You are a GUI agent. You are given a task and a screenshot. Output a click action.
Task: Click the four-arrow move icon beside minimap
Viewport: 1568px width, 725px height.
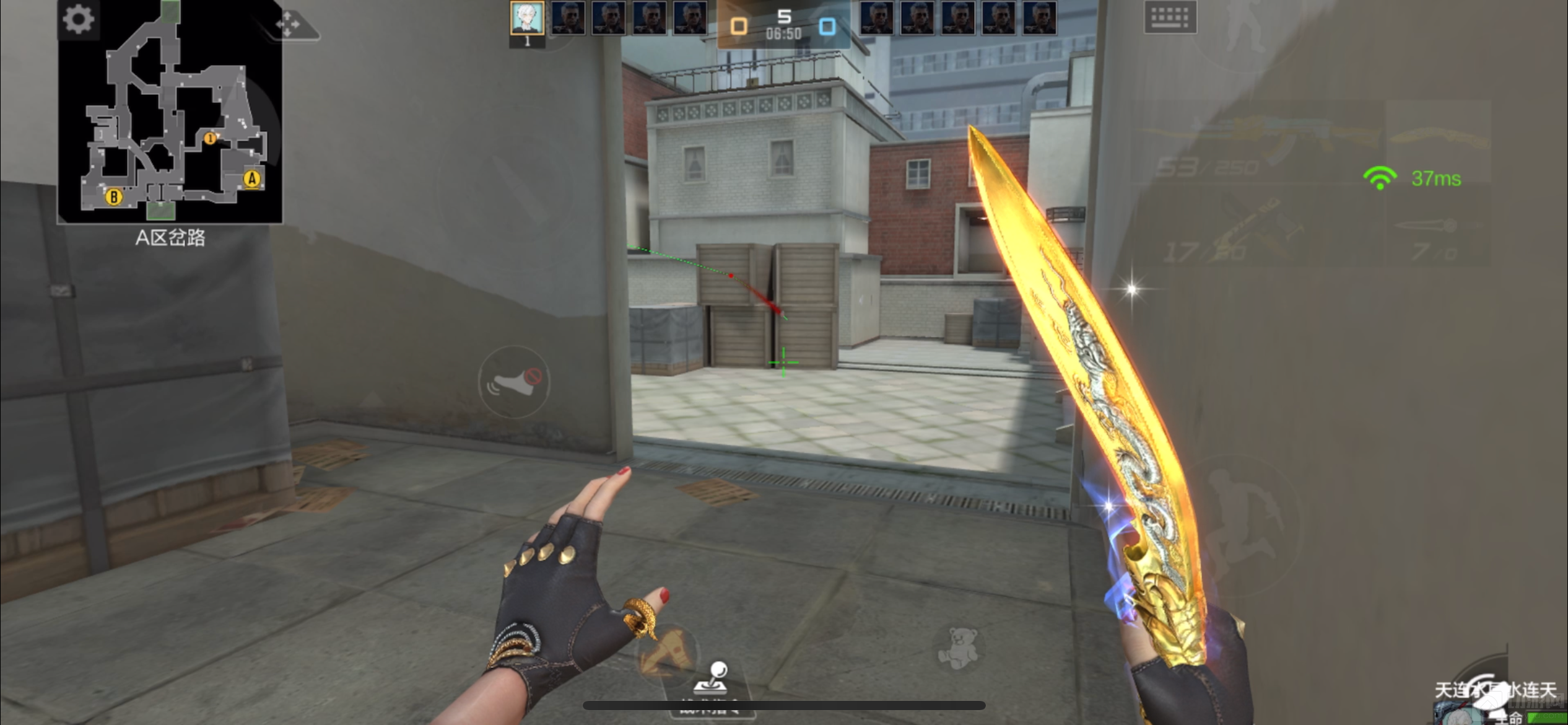click(x=289, y=25)
